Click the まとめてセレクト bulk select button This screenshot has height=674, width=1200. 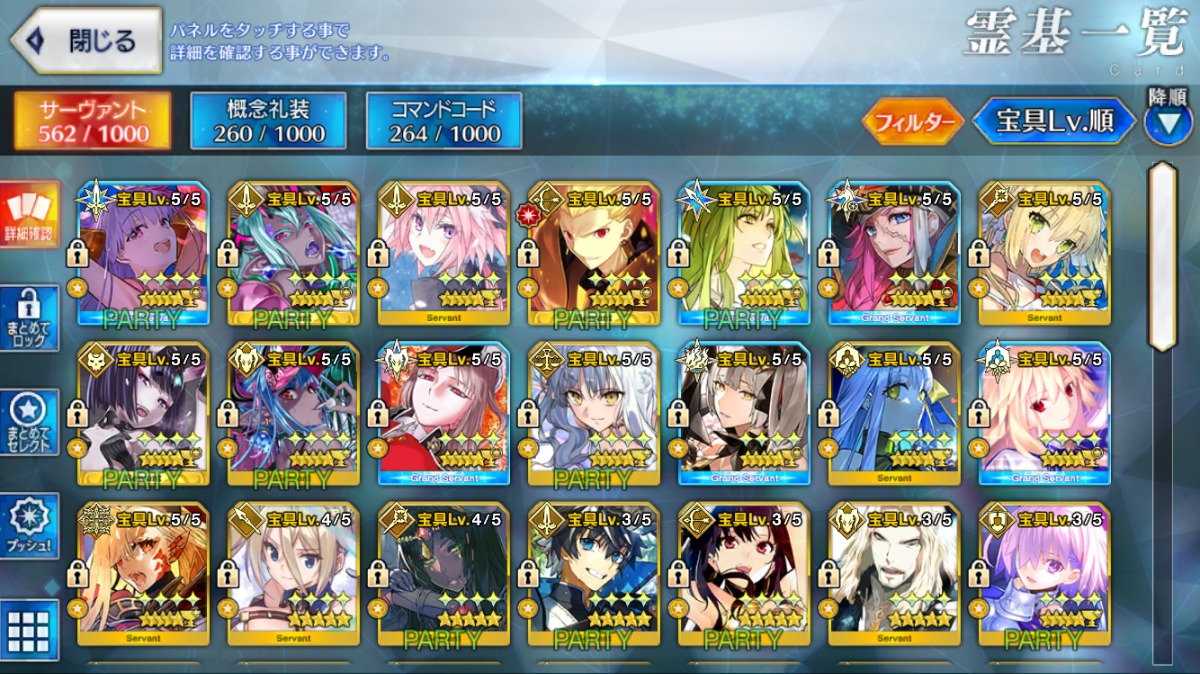click(x=29, y=422)
